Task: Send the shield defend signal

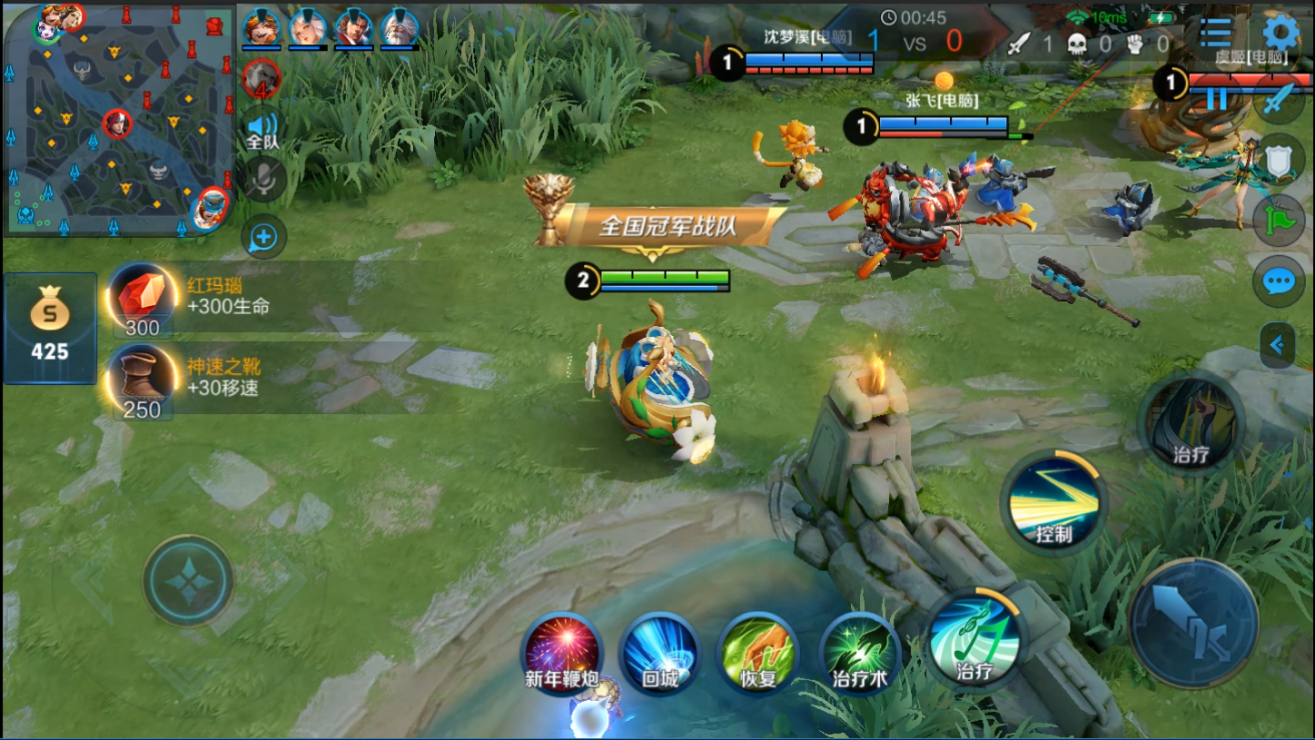Action: [1279, 160]
